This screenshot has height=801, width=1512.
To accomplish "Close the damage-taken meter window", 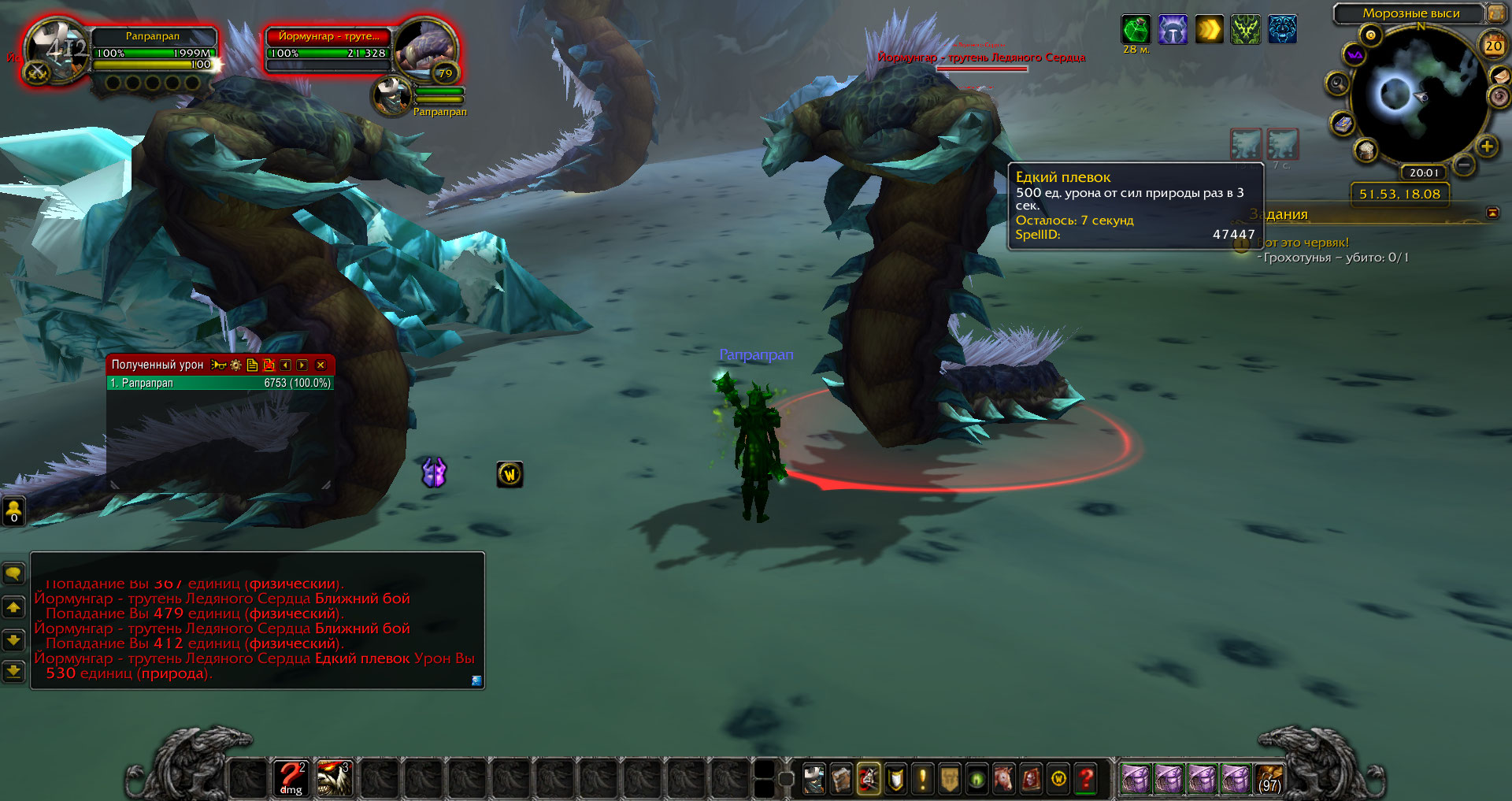I will pyautogui.click(x=321, y=365).
